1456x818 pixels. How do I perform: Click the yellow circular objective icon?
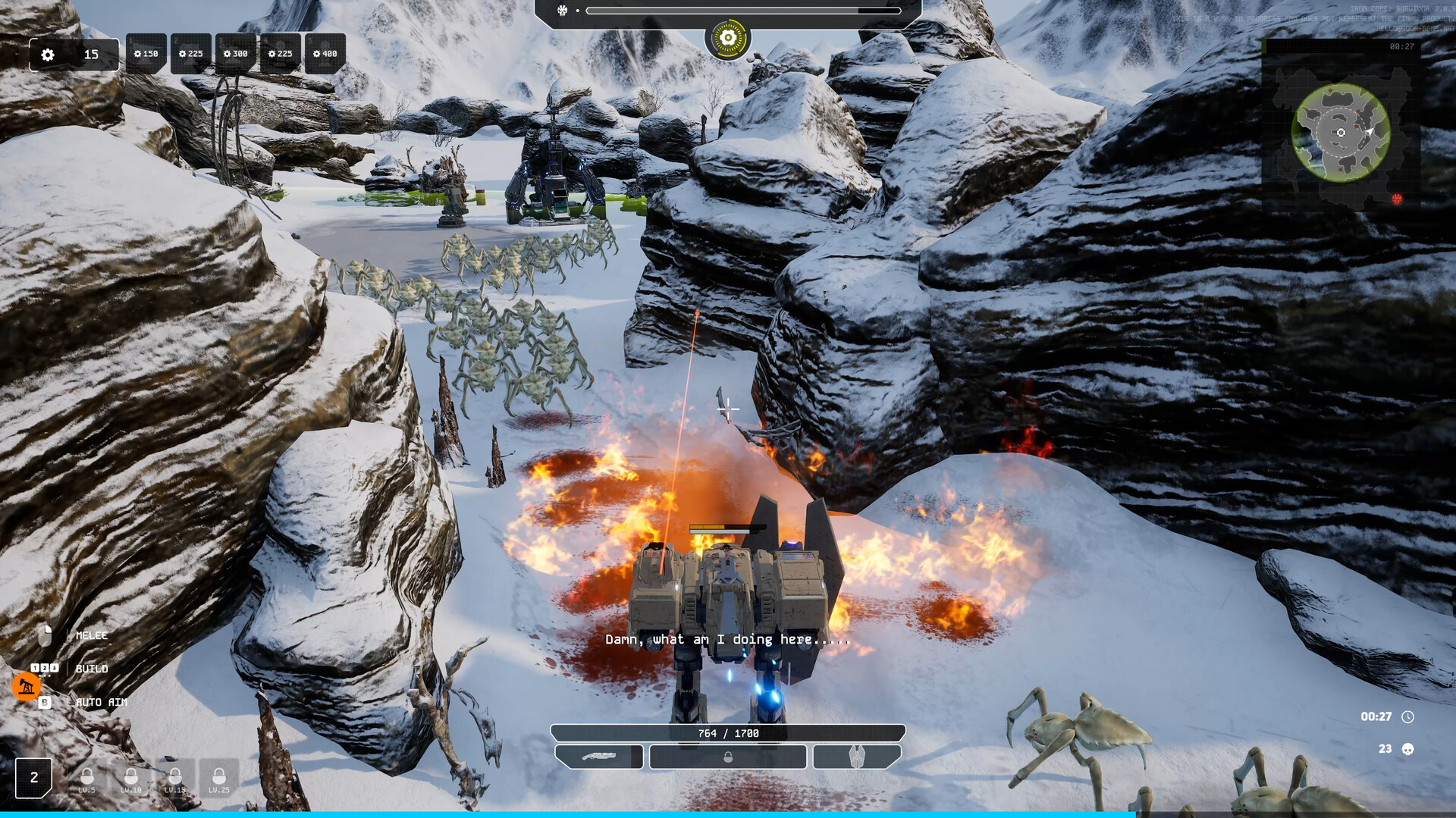click(728, 38)
